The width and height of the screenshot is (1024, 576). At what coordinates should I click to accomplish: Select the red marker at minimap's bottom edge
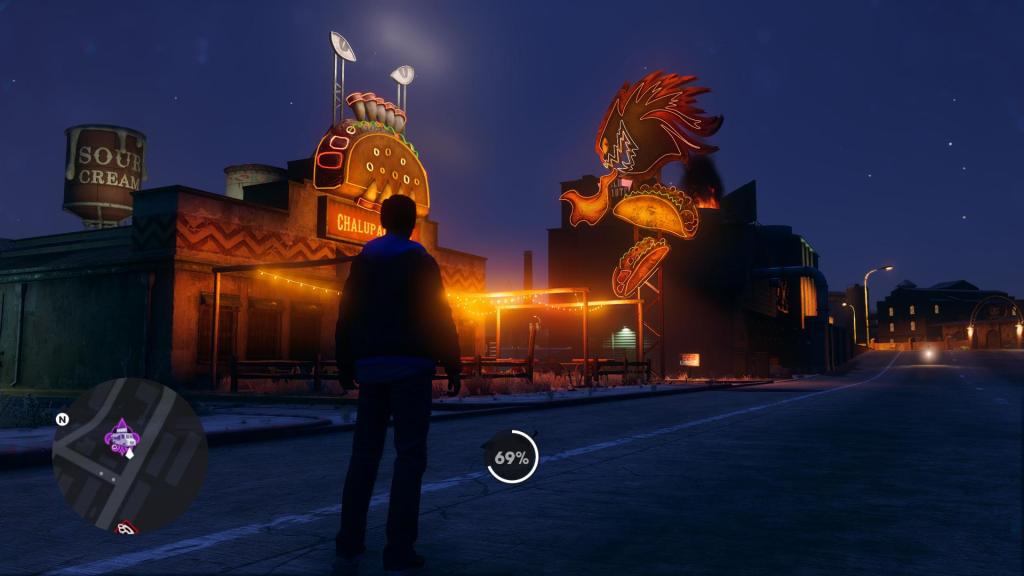click(126, 527)
